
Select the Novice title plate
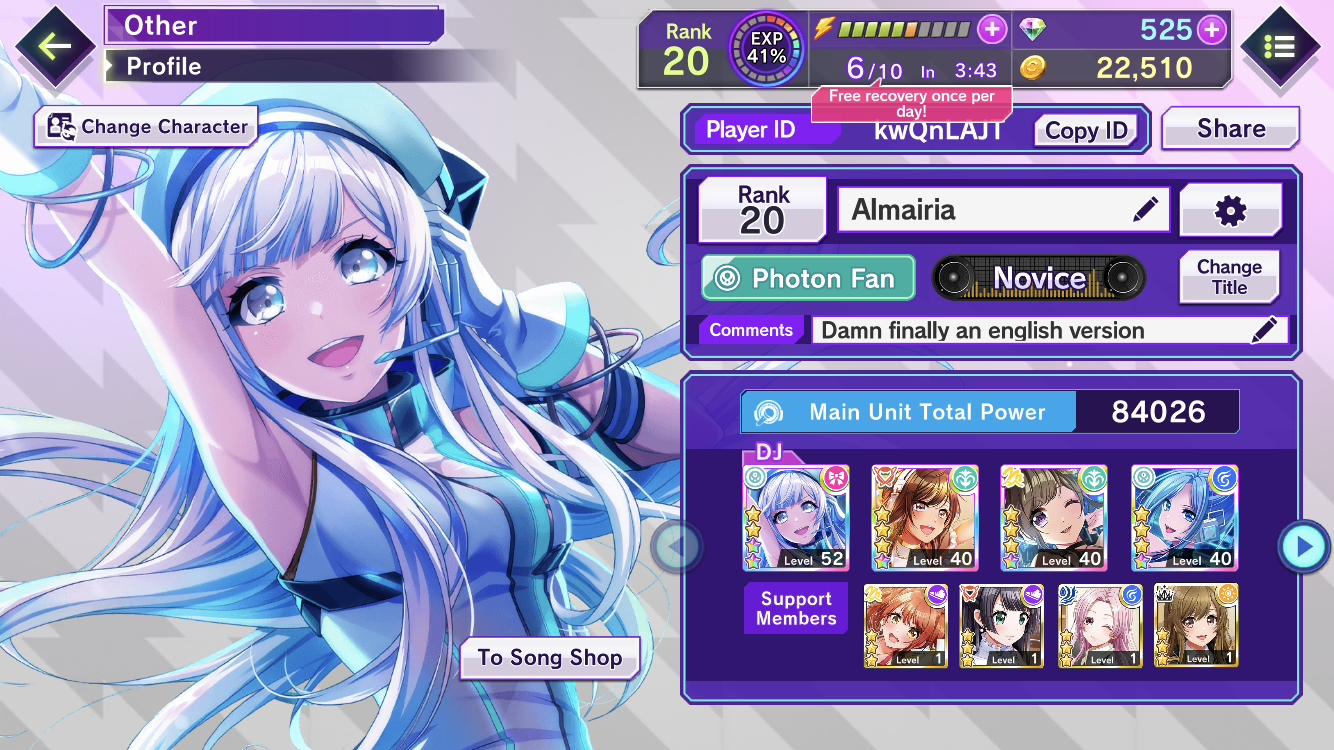coord(1039,278)
